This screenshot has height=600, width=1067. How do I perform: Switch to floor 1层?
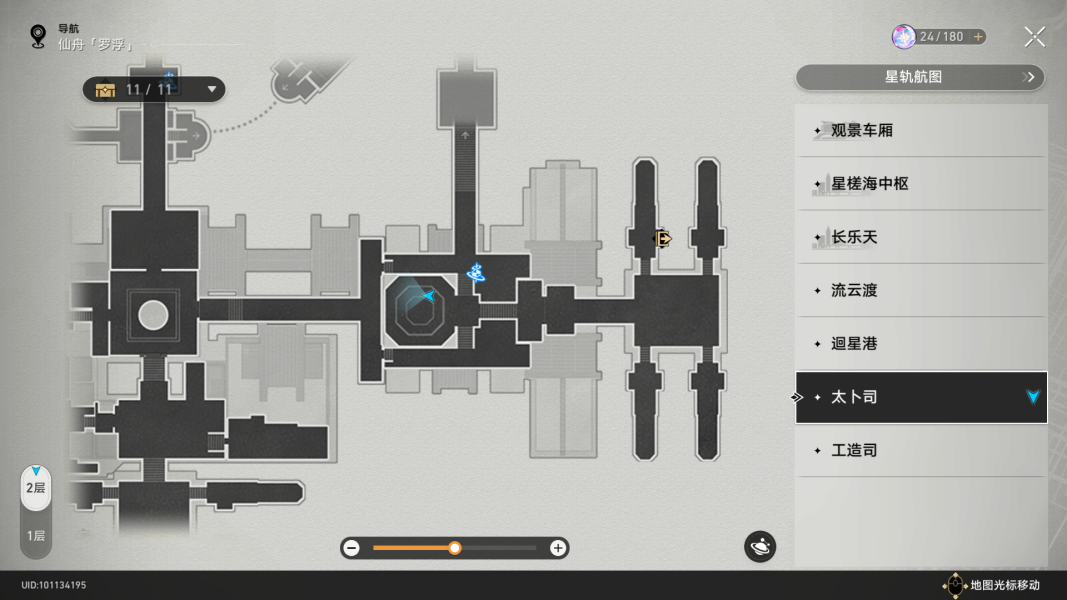pos(35,536)
